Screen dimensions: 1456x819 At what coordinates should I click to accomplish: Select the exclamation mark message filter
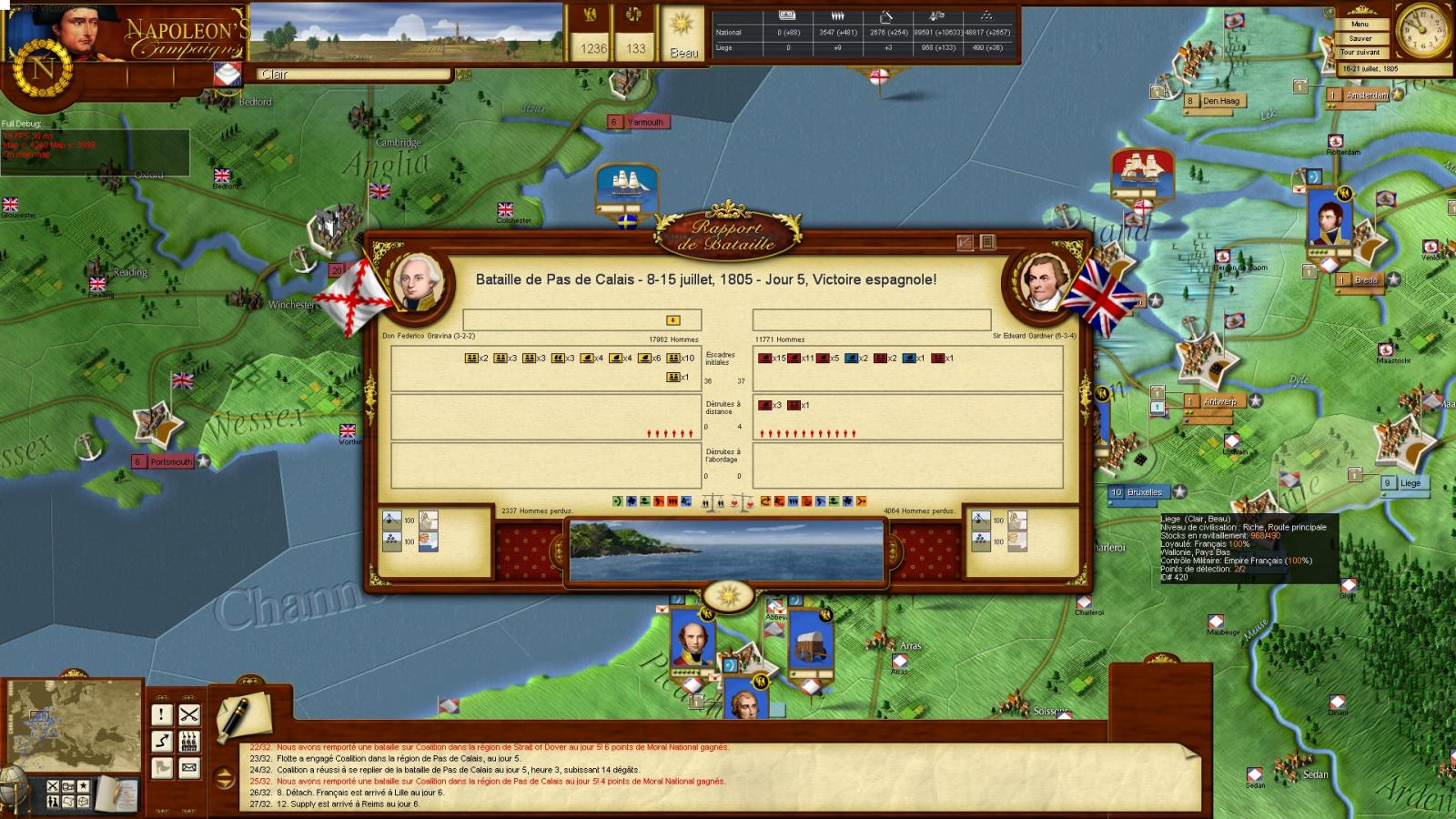click(162, 715)
